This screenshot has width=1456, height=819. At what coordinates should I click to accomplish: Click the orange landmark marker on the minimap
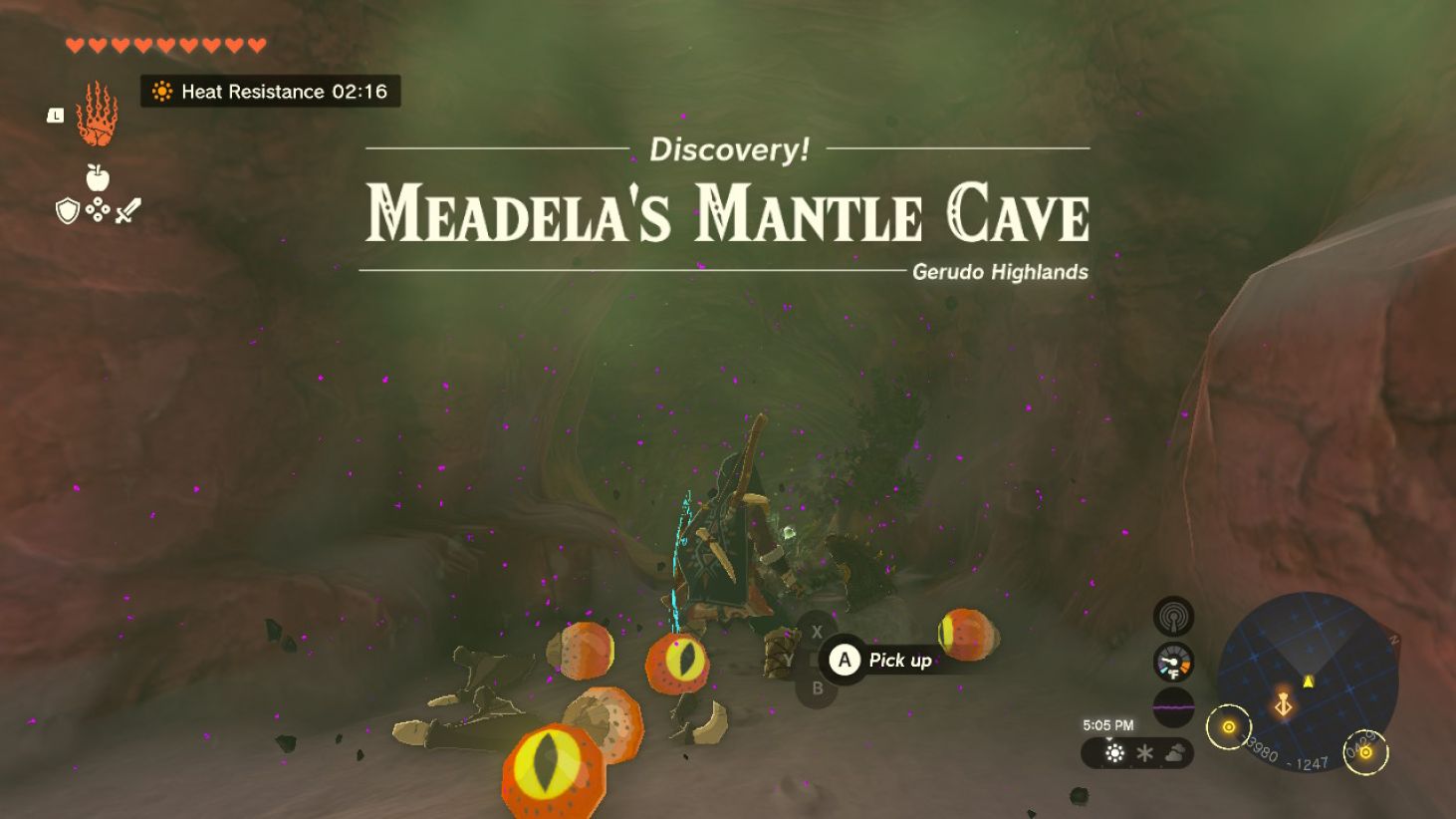click(1283, 704)
